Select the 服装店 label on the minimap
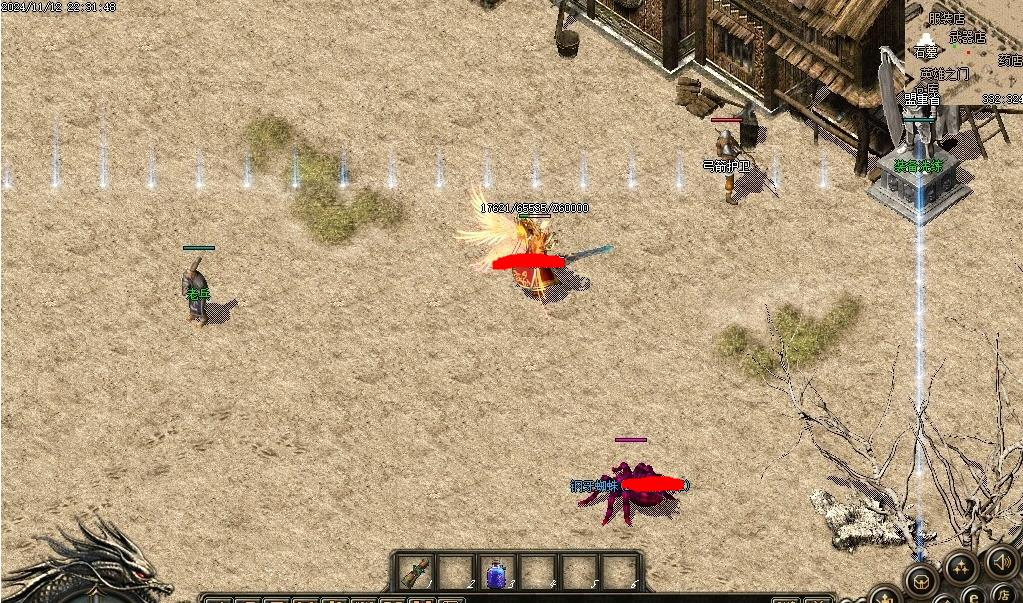 pyautogui.click(x=946, y=18)
